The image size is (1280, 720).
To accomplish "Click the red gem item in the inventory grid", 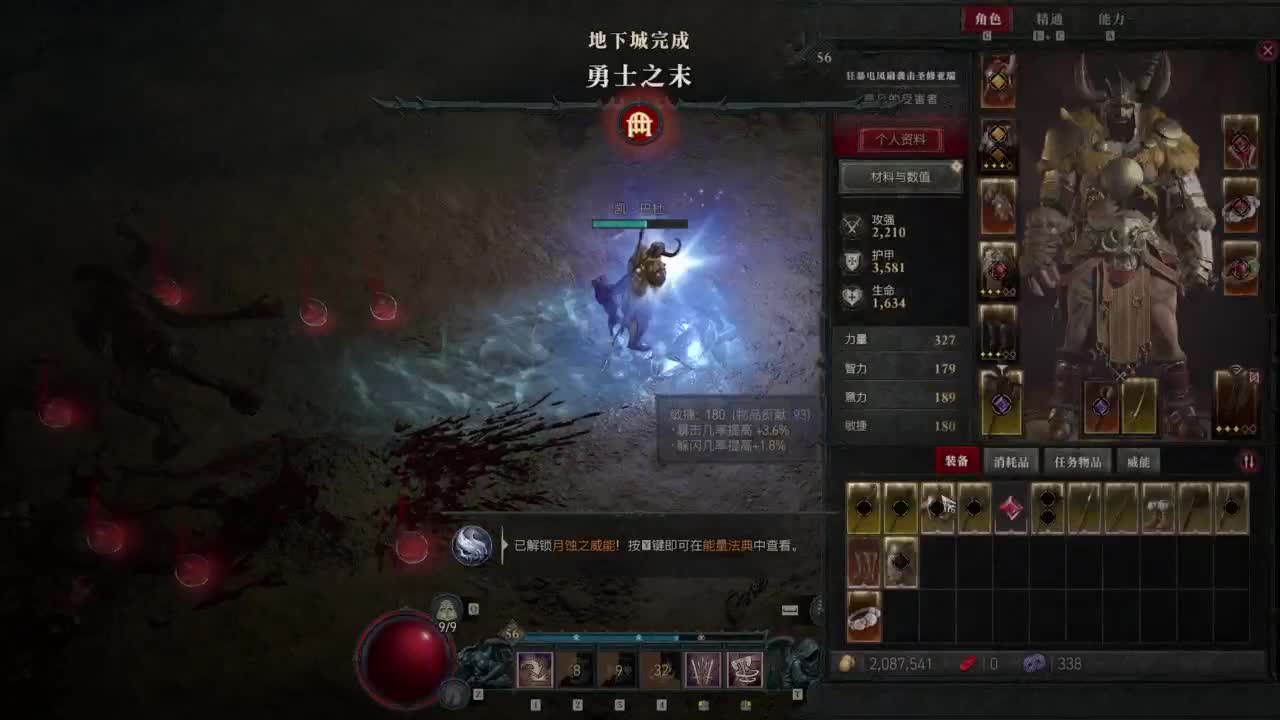I will click(x=1010, y=507).
